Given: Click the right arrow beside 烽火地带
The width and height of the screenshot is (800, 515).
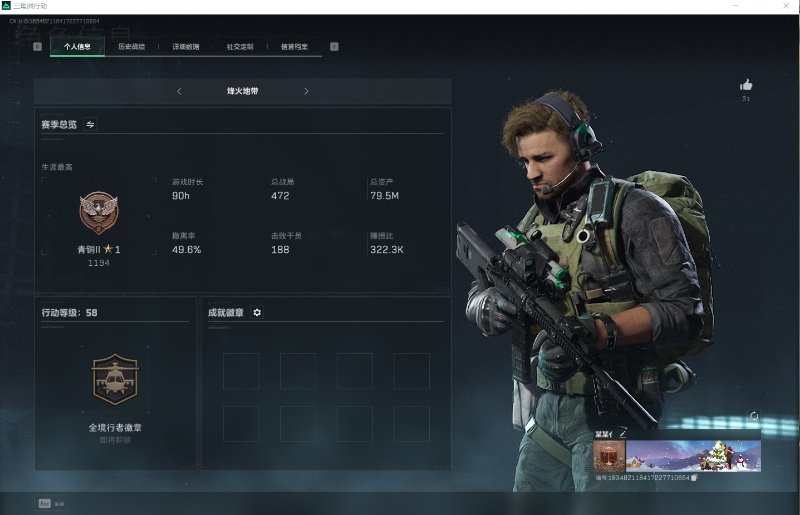Looking at the screenshot, I should click(x=306, y=91).
